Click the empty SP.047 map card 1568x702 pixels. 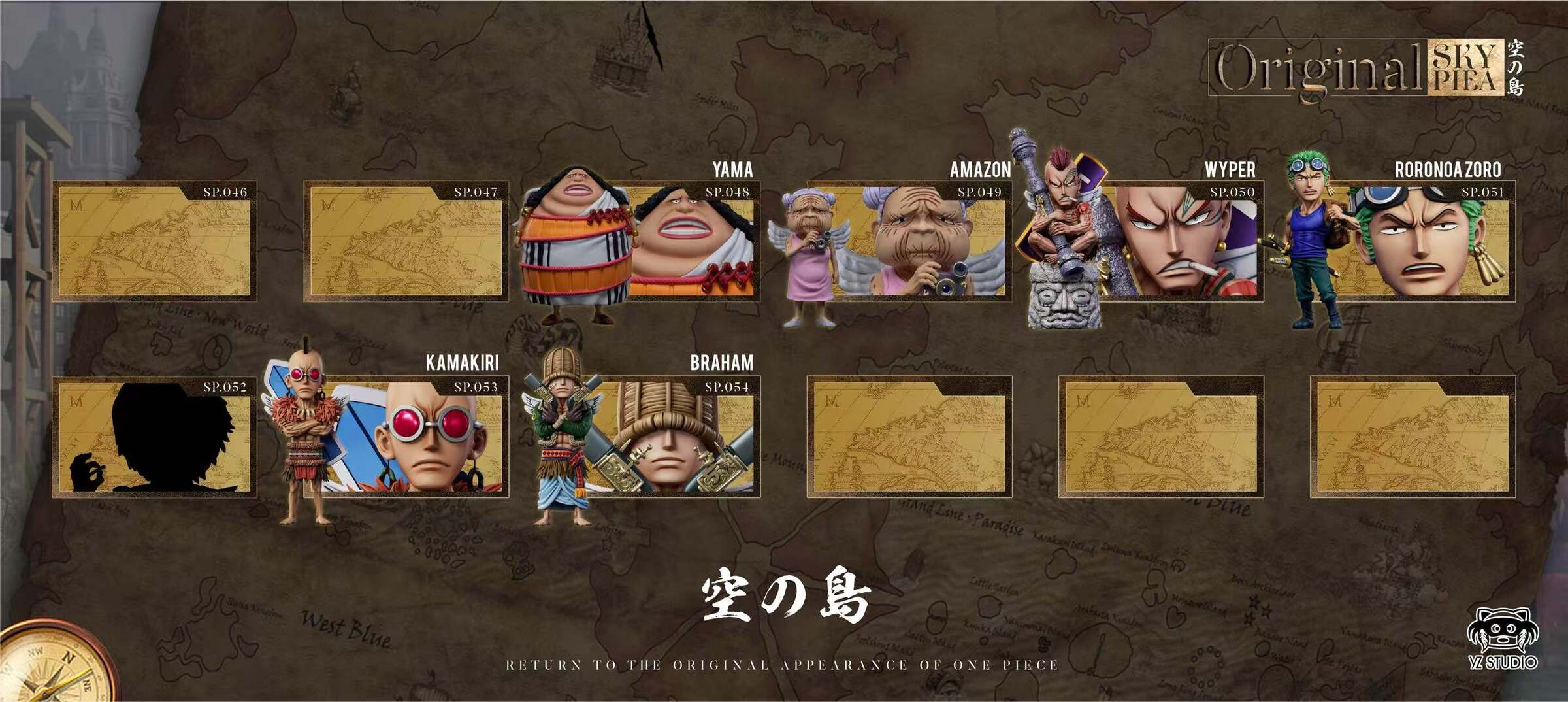click(x=406, y=242)
